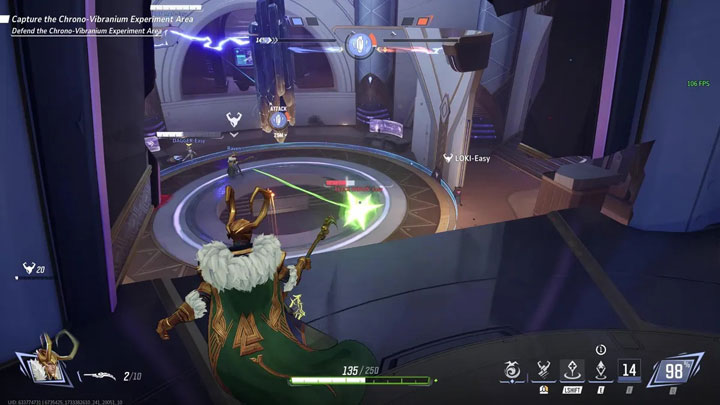
Task: Select the capture point progress emblem
Action: [x=359, y=43]
